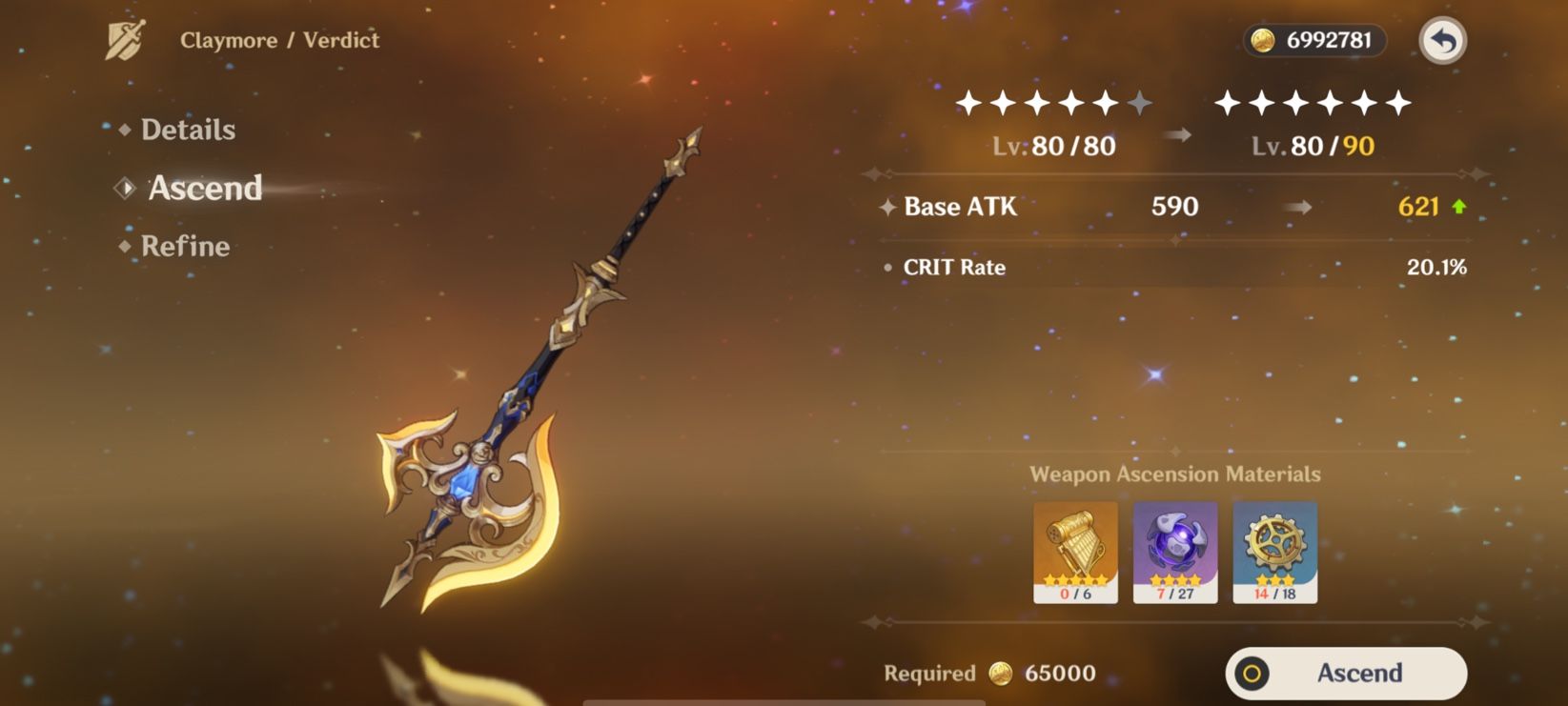Click the back arrow button
The image size is (1568, 706).
pyautogui.click(x=1444, y=40)
